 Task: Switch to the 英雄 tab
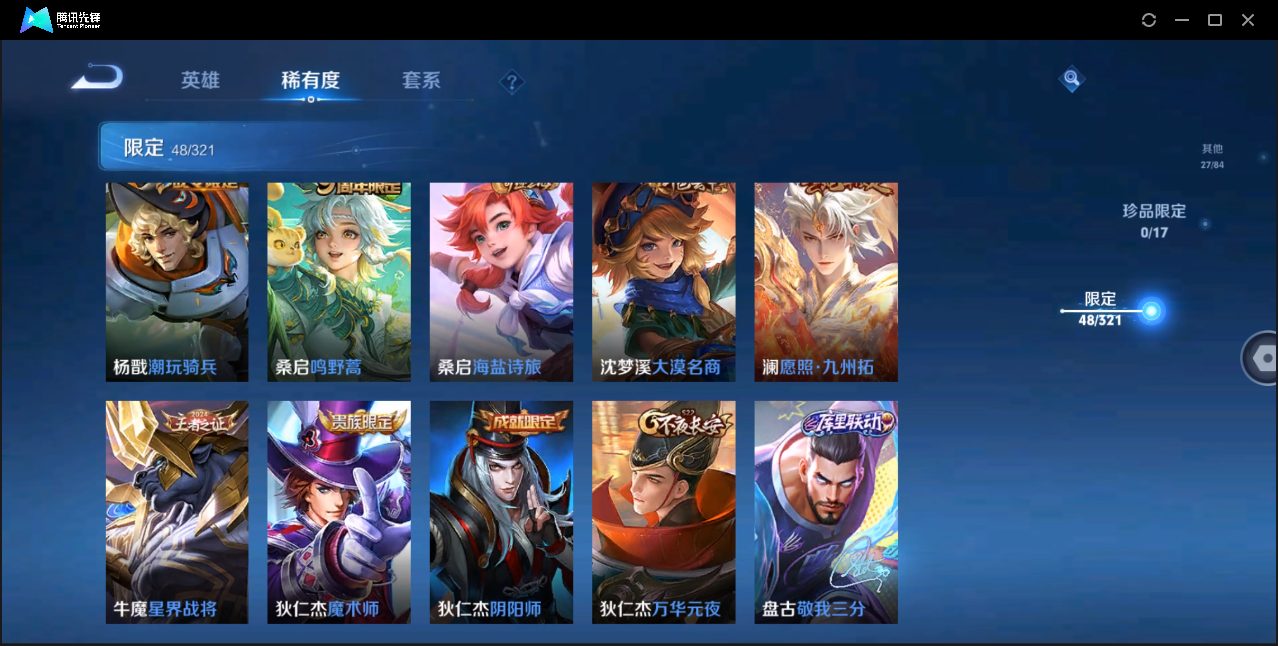click(x=200, y=81)
